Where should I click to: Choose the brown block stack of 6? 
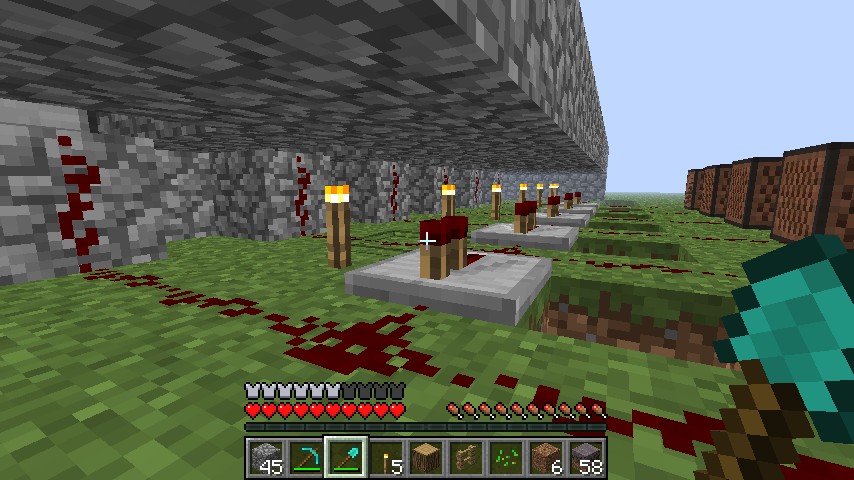point(546,458)
